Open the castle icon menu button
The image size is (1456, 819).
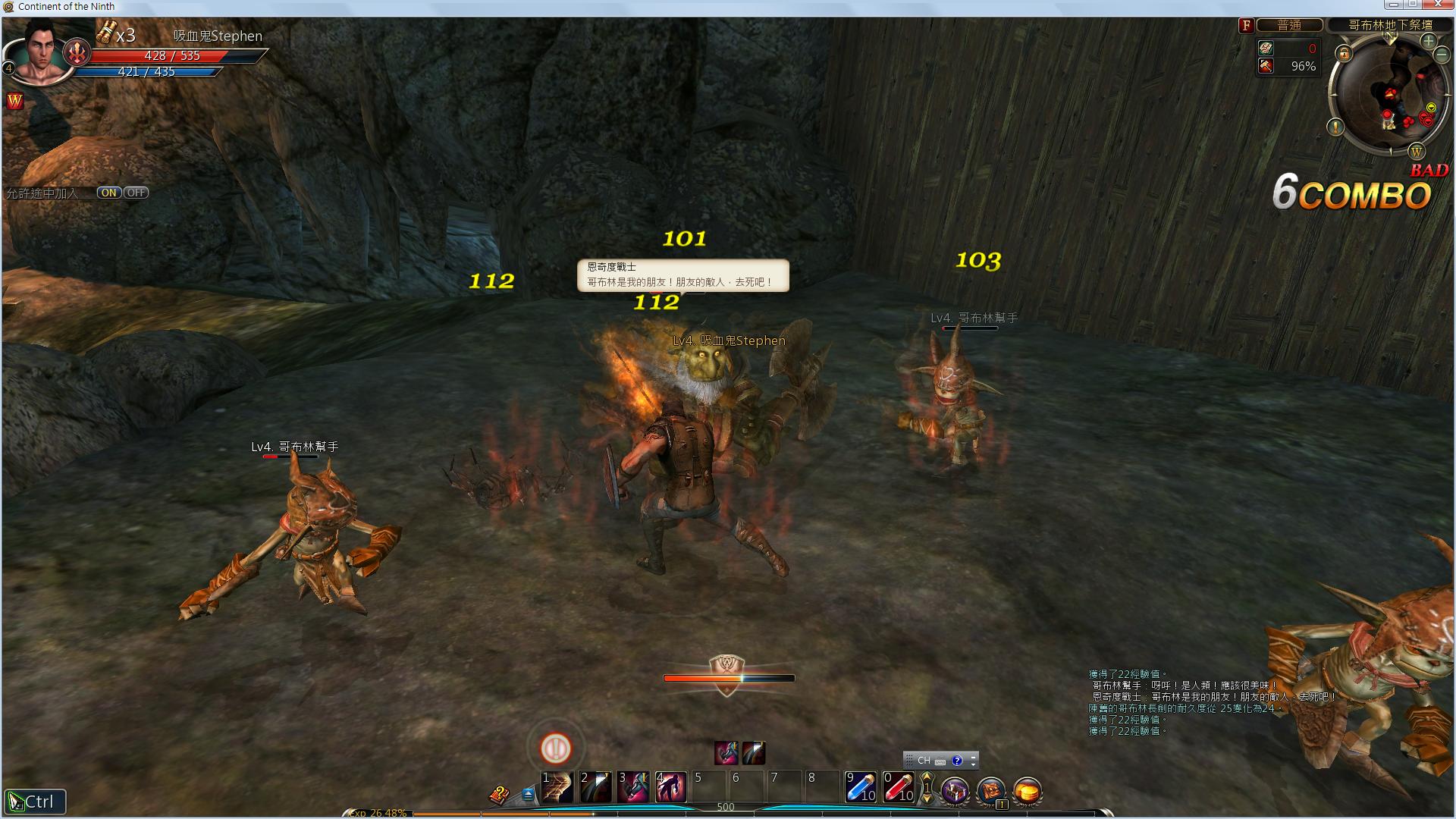pos(955,791)
